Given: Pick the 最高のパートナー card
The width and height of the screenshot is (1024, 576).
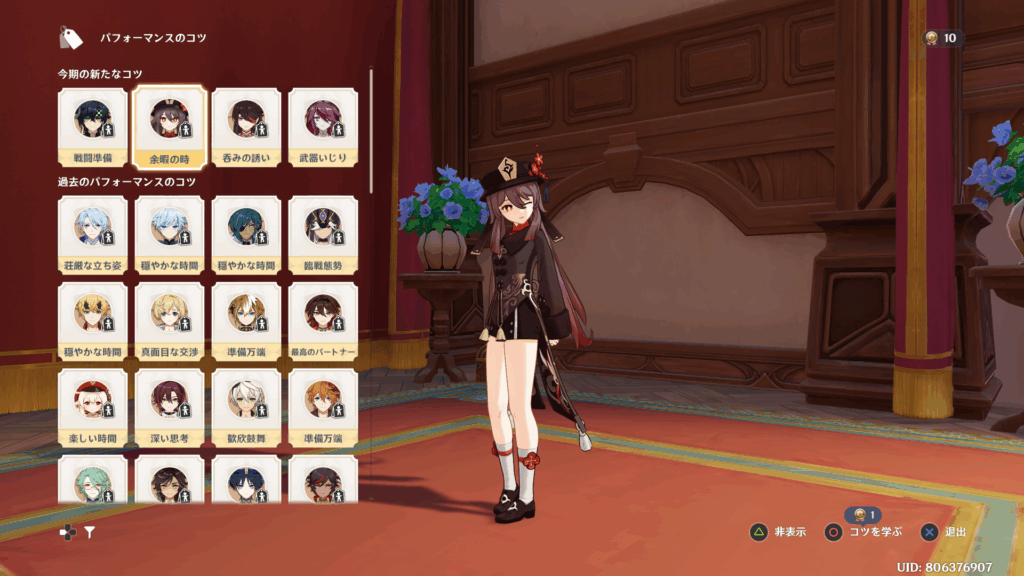Looking at the screenshot, I should (323, 321).
